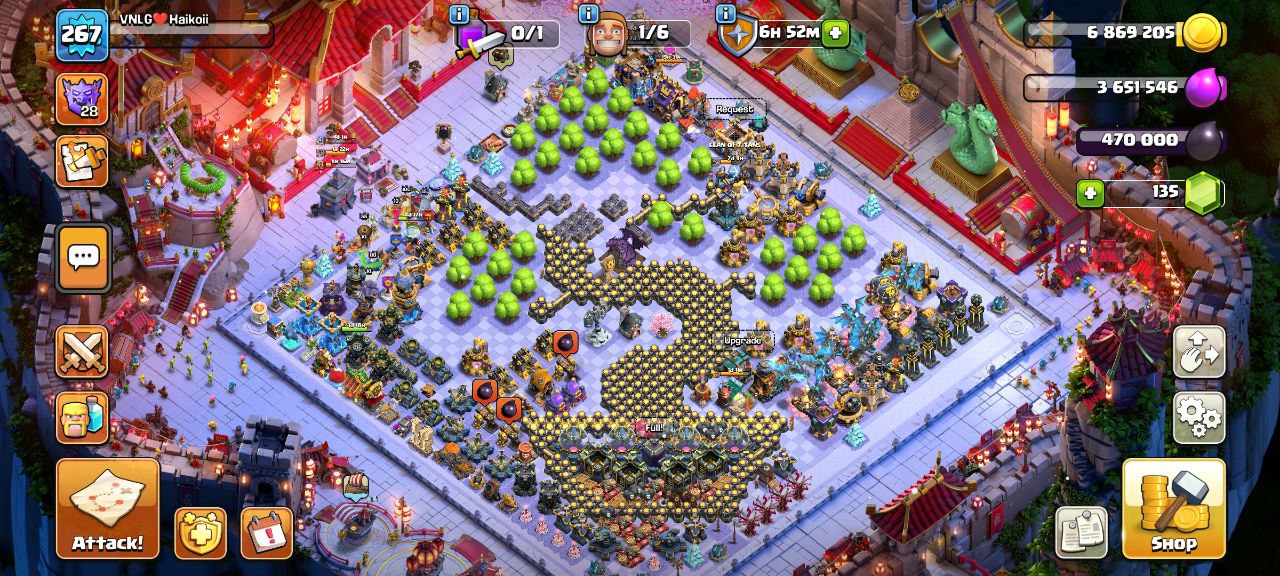Screen dimensions: 1280x576
Task: Show info for the shield timer
Action: pyautogui.click(x=725, y=14)
